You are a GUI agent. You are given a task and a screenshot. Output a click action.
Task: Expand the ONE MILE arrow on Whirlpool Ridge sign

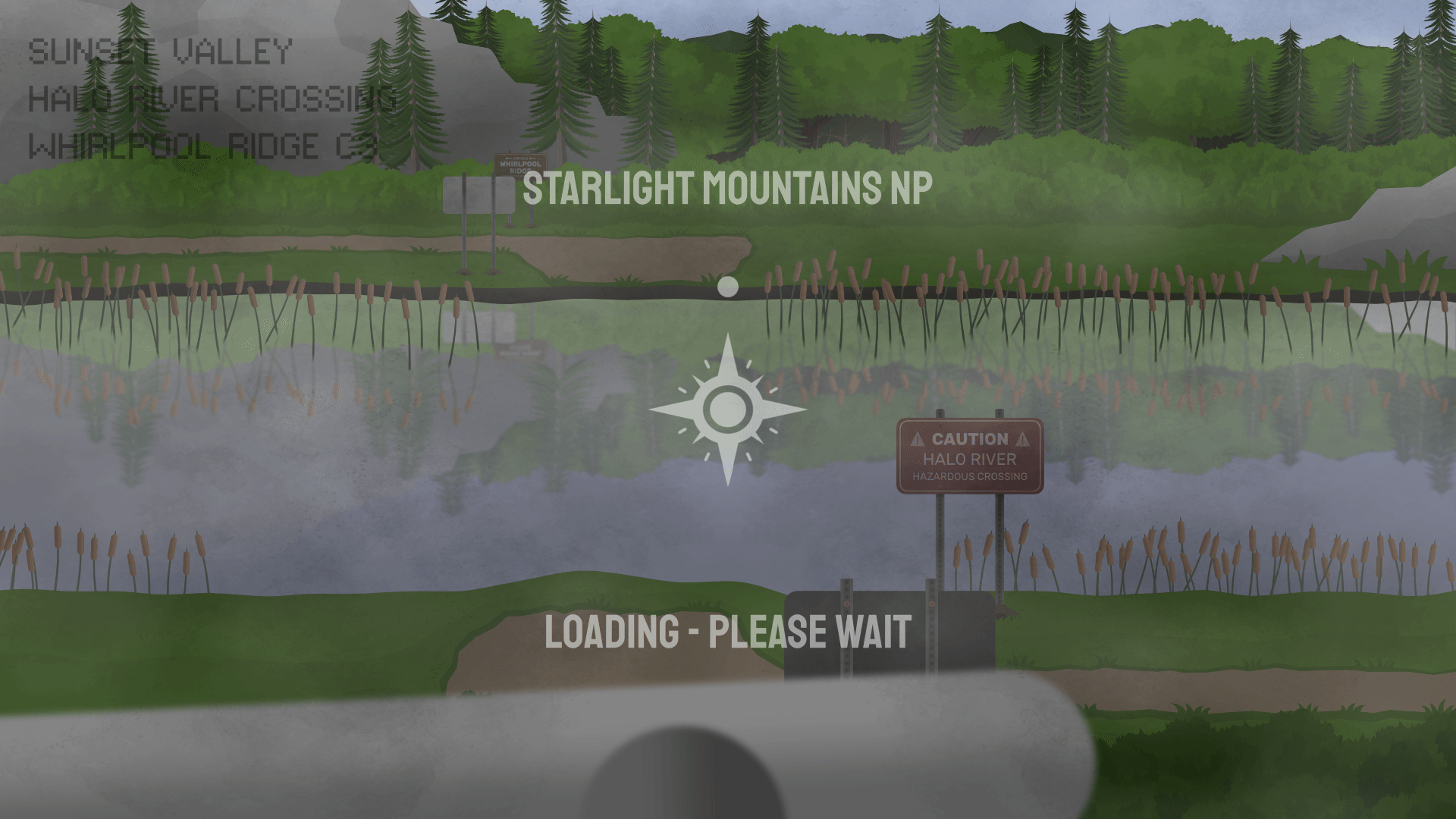(x=531, y=158)
